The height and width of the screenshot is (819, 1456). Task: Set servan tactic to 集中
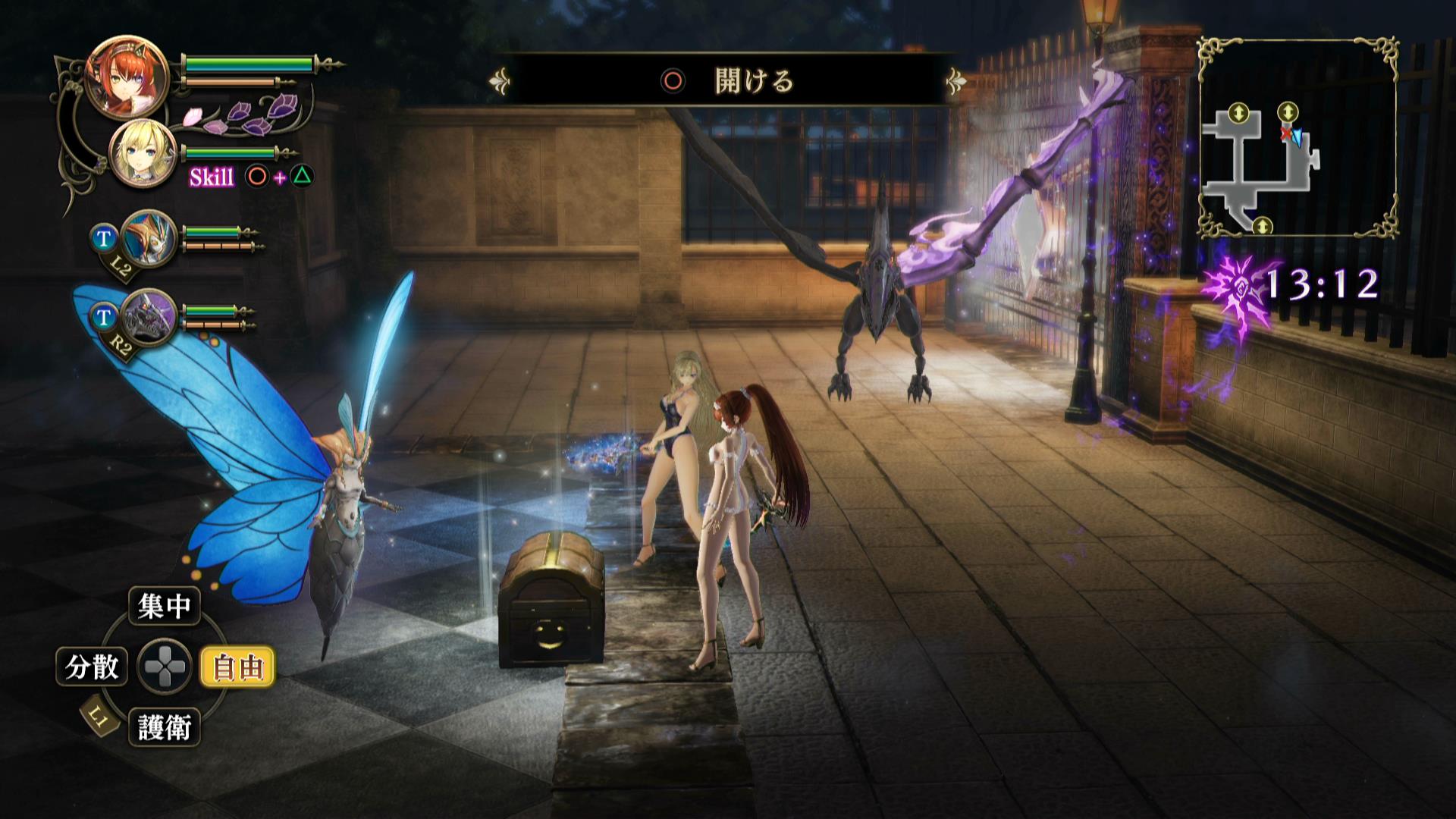click(164, 606)
